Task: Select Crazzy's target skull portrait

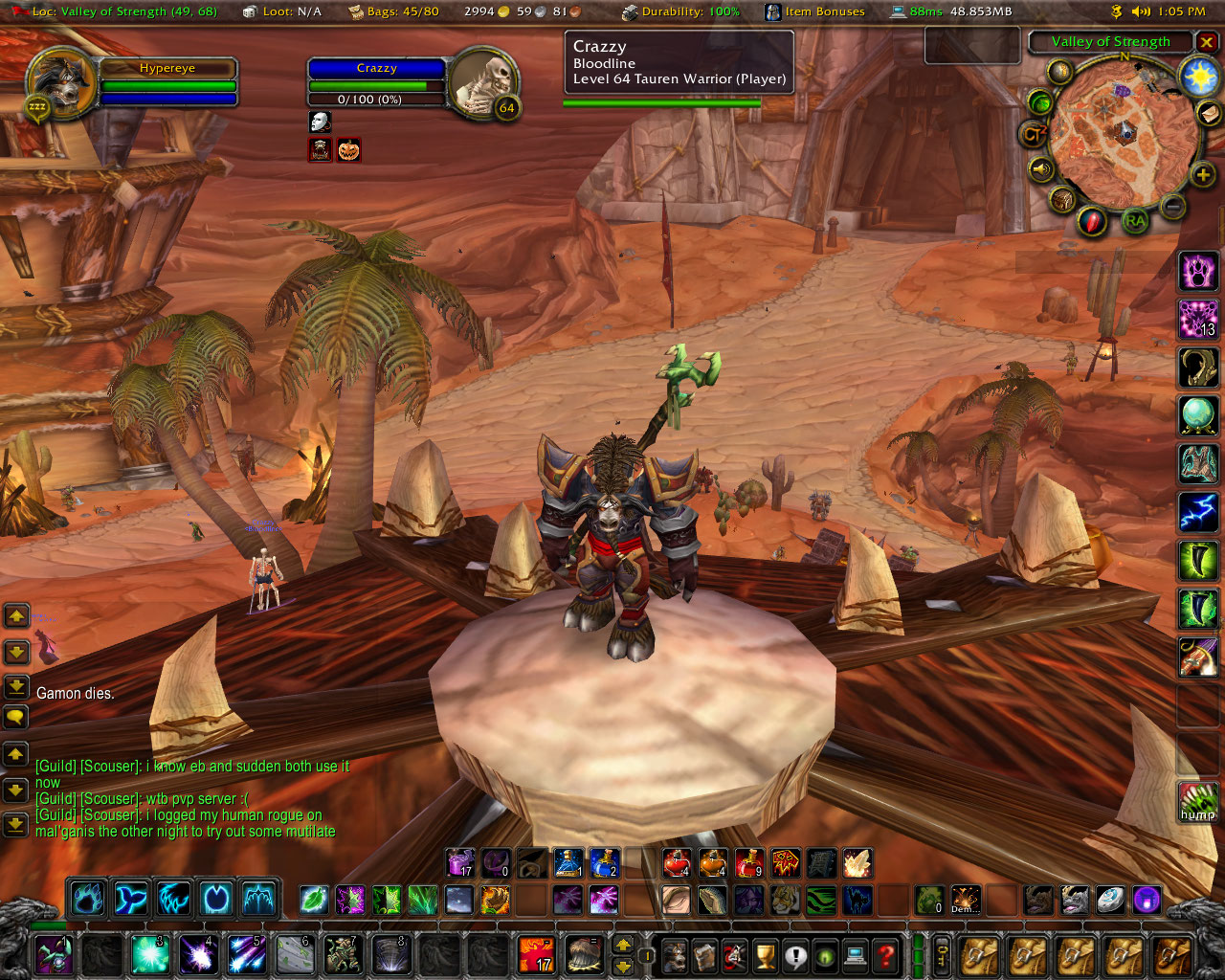Action: (x=484, y=84)
